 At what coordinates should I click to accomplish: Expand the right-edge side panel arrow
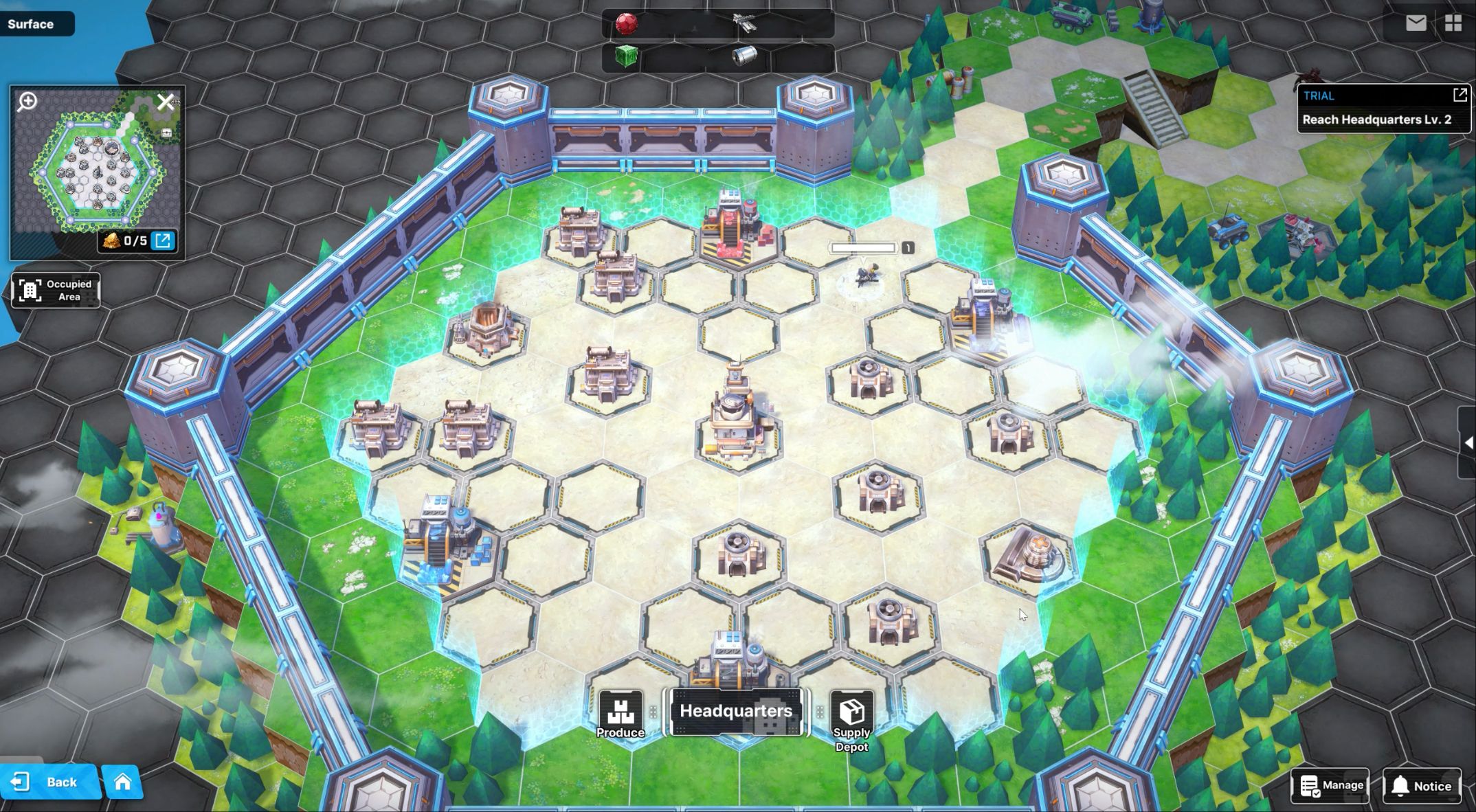tap(1468, 442)
